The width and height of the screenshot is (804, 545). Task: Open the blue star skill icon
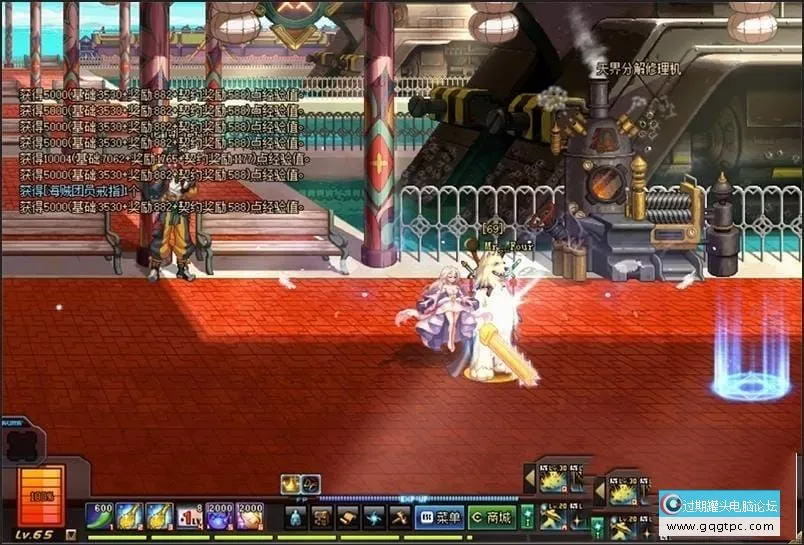coord(373,518)
